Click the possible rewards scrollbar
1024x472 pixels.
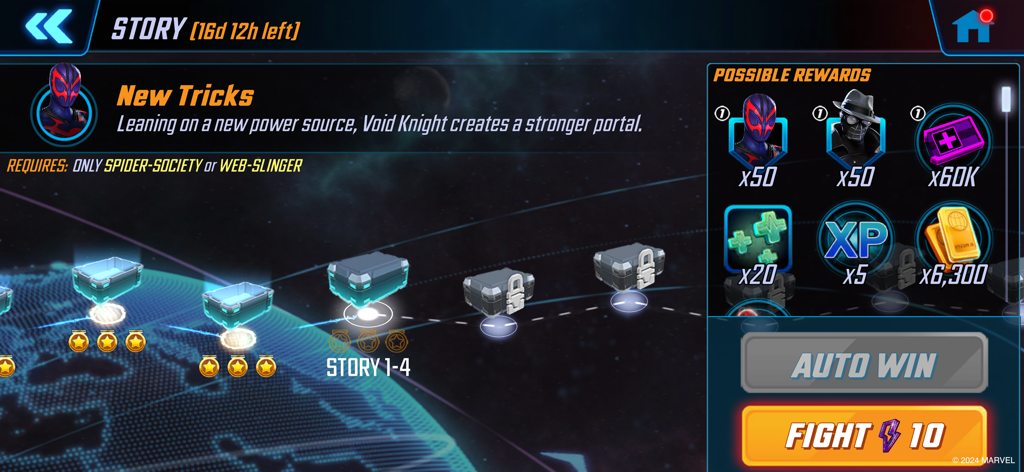tap(1007, 98)
